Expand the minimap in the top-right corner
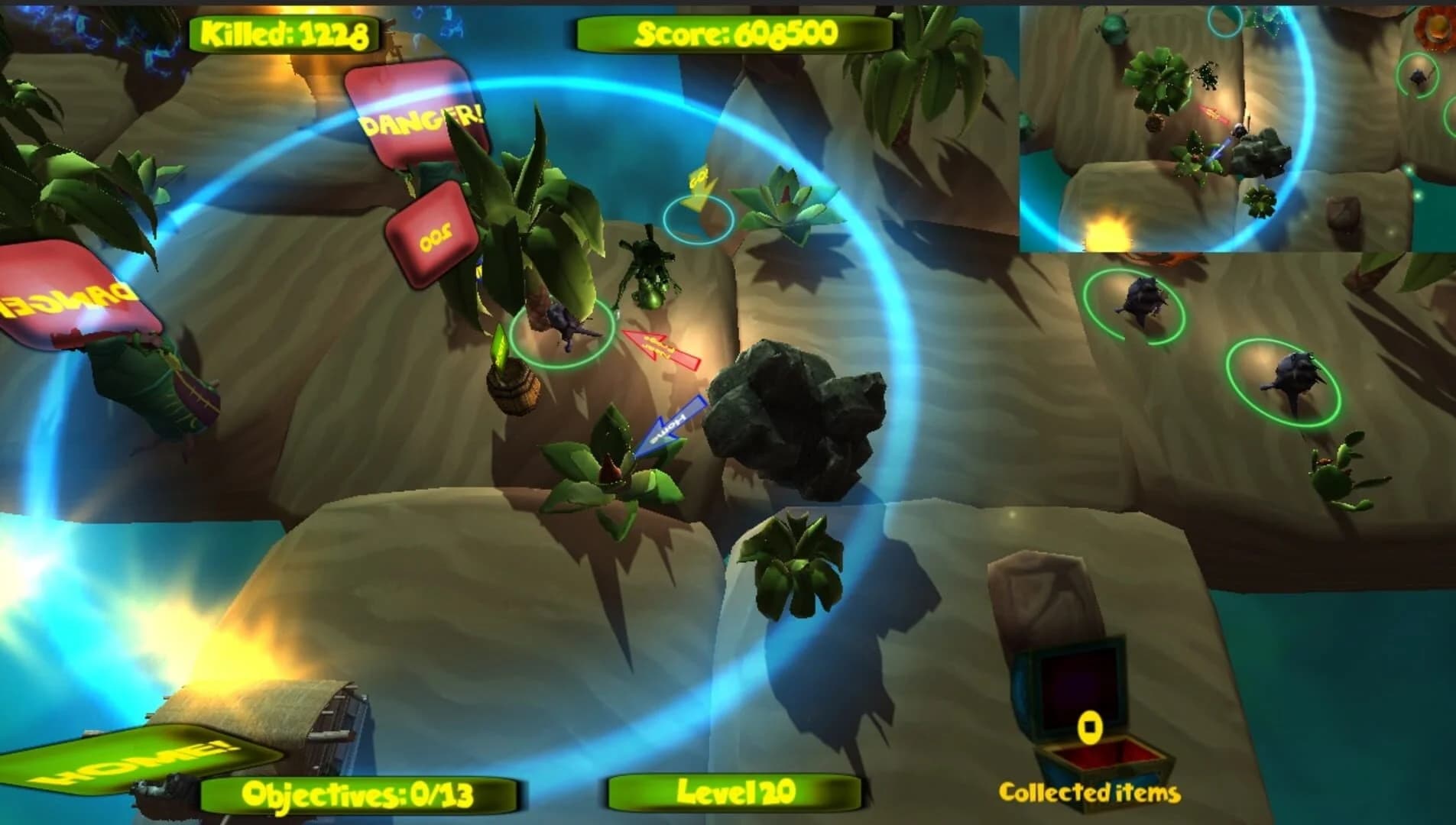This screenshot has height=825, width=1456. [1238, 126]
